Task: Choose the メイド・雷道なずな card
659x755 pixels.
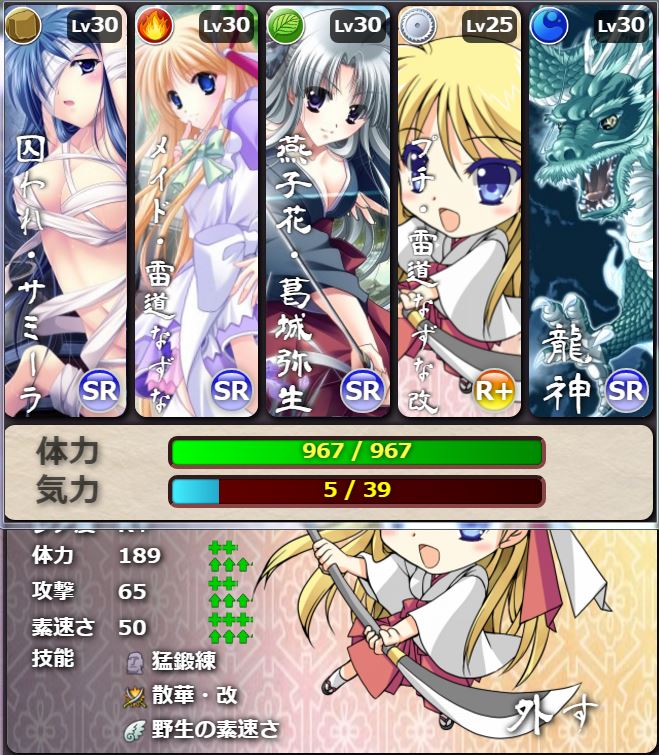Action: pyautogui.click(x=196, y=211)
